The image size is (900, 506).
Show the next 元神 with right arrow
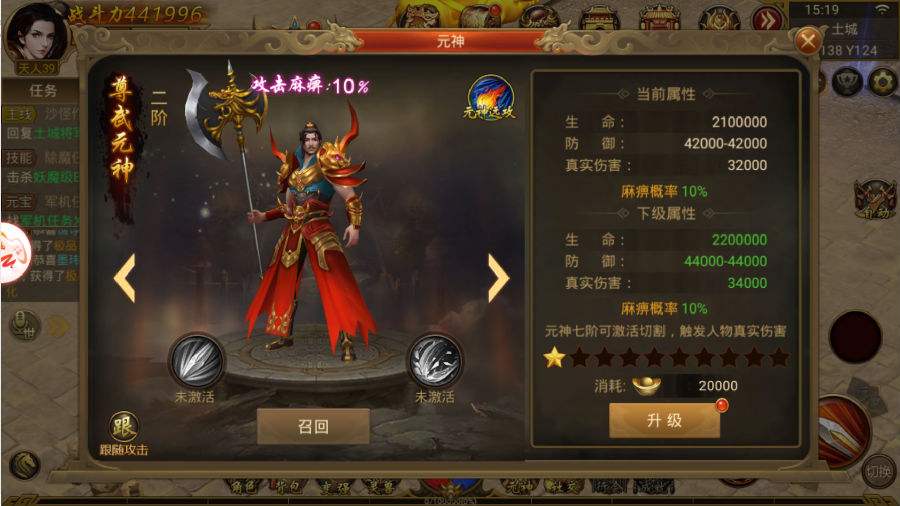(497, 278)
